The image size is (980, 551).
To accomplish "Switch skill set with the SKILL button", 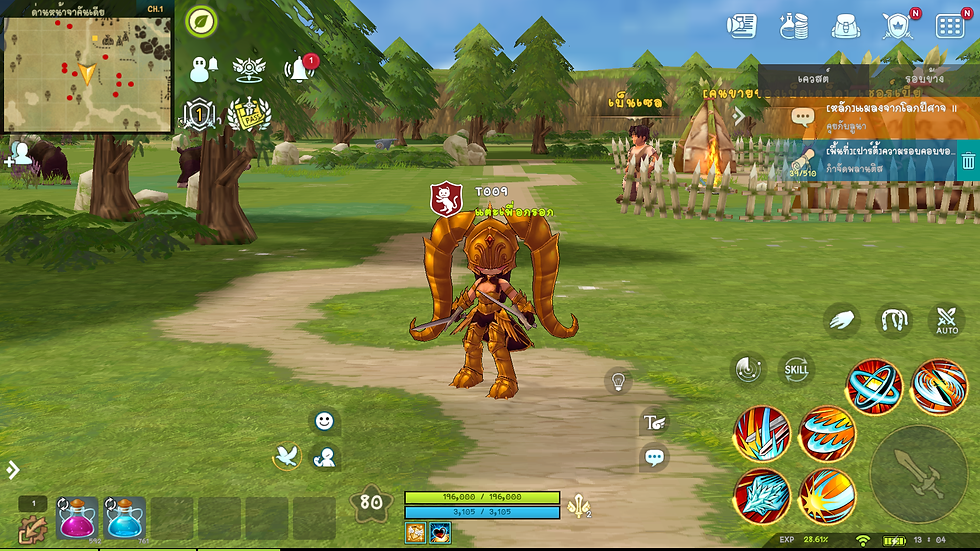I will coord(796,369).
